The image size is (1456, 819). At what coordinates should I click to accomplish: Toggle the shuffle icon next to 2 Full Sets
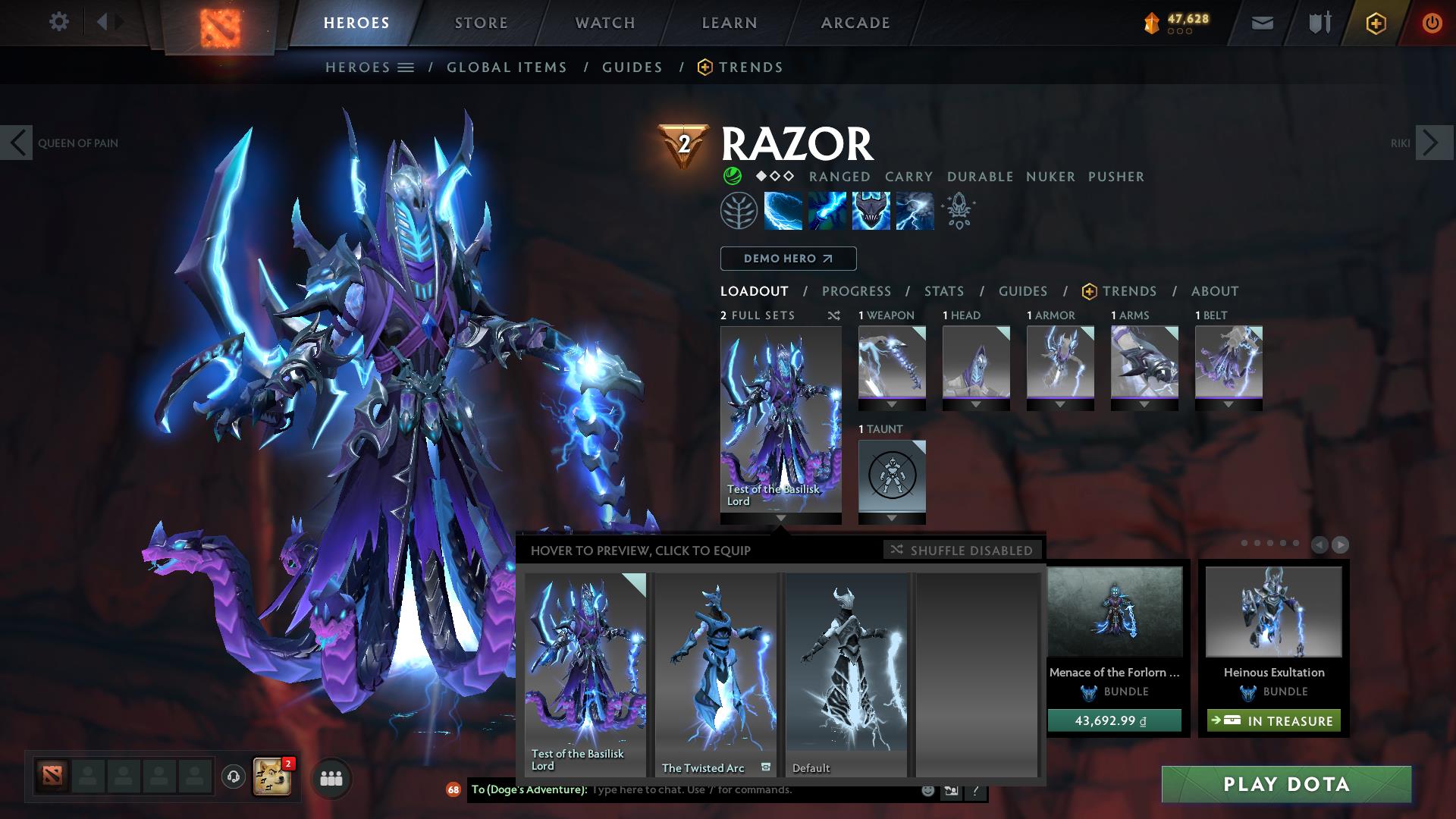click(x=833, y=315)
